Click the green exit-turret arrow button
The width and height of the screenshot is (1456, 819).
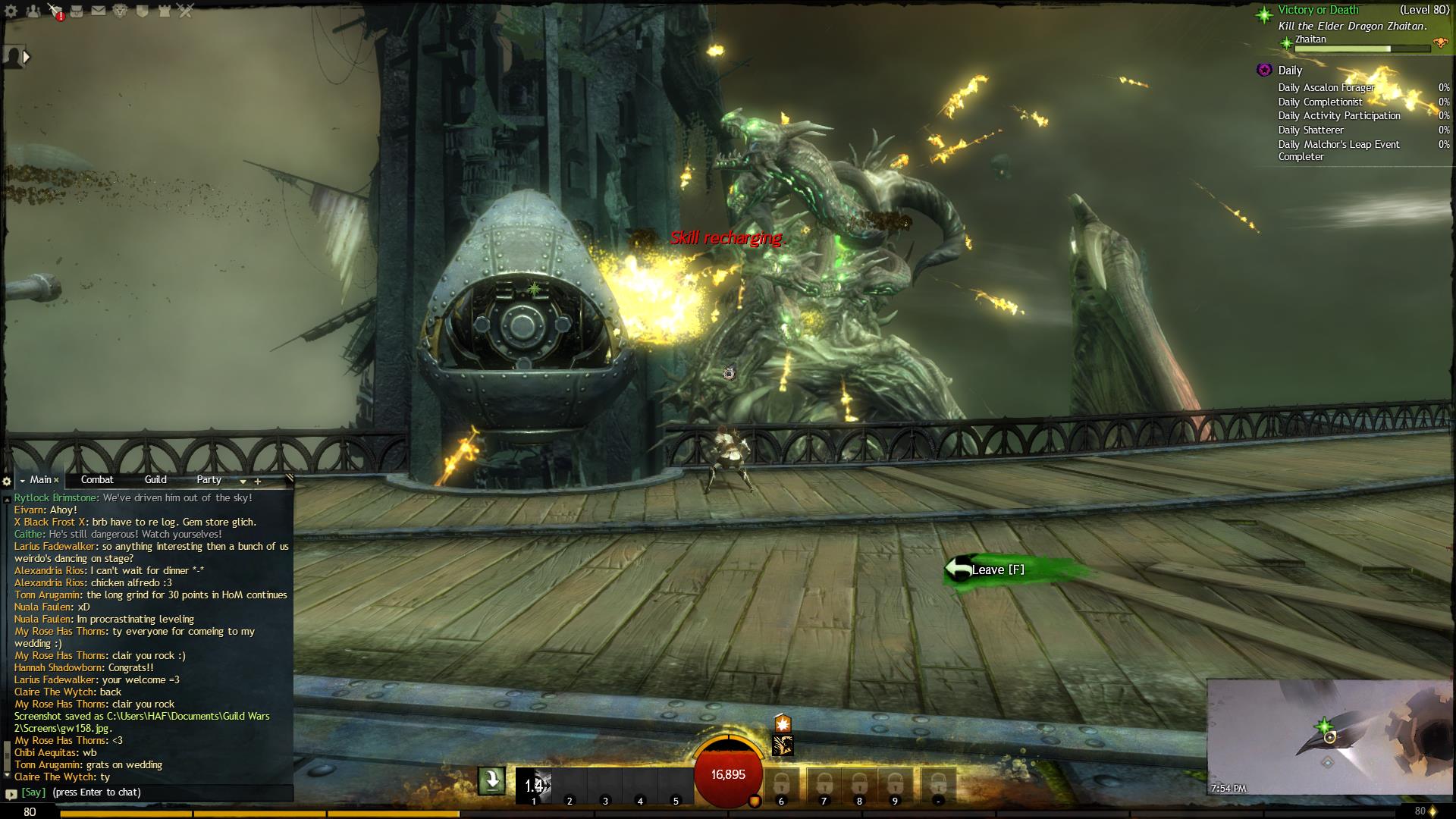click(x=491, y=780)
